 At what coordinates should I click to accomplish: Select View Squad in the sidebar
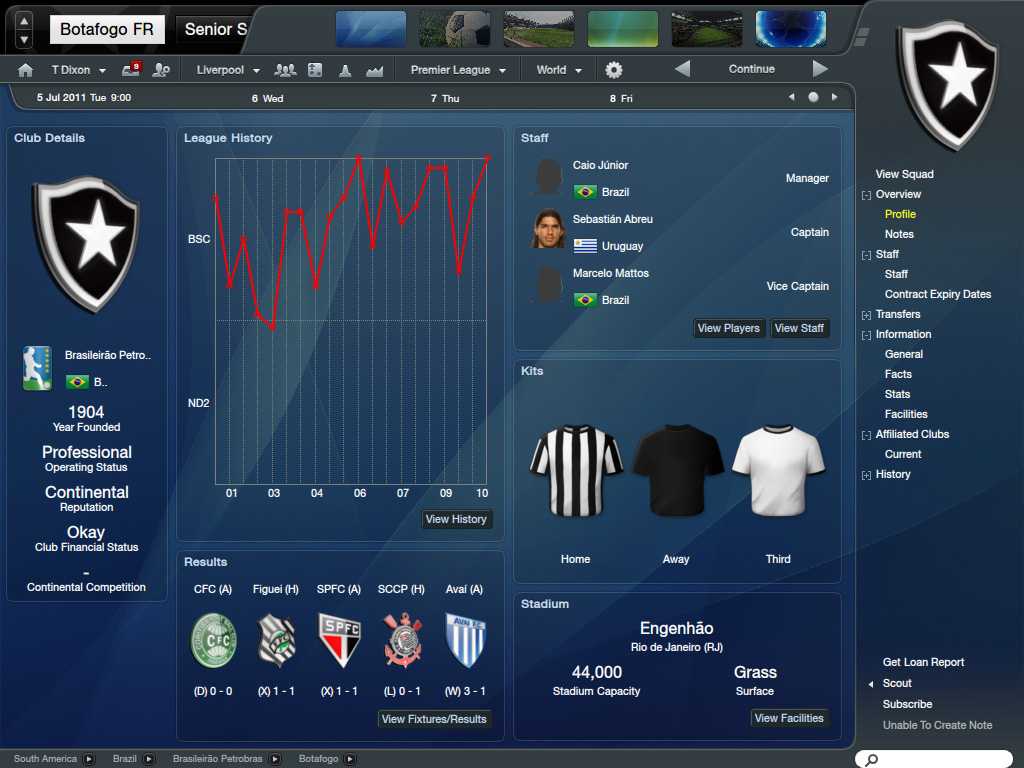[x=904, y=174]
